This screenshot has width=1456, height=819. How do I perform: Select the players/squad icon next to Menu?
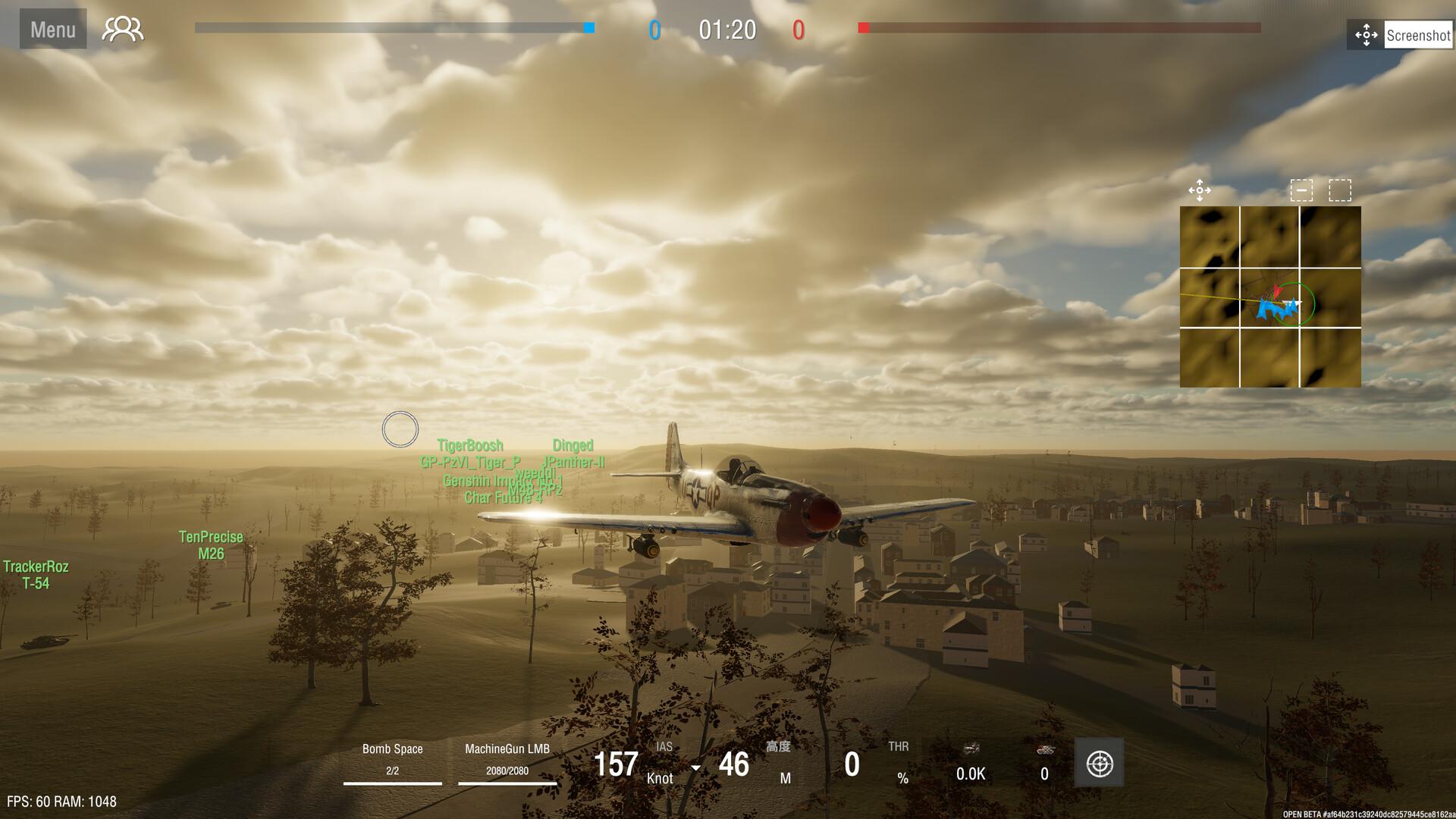[121, 29]
